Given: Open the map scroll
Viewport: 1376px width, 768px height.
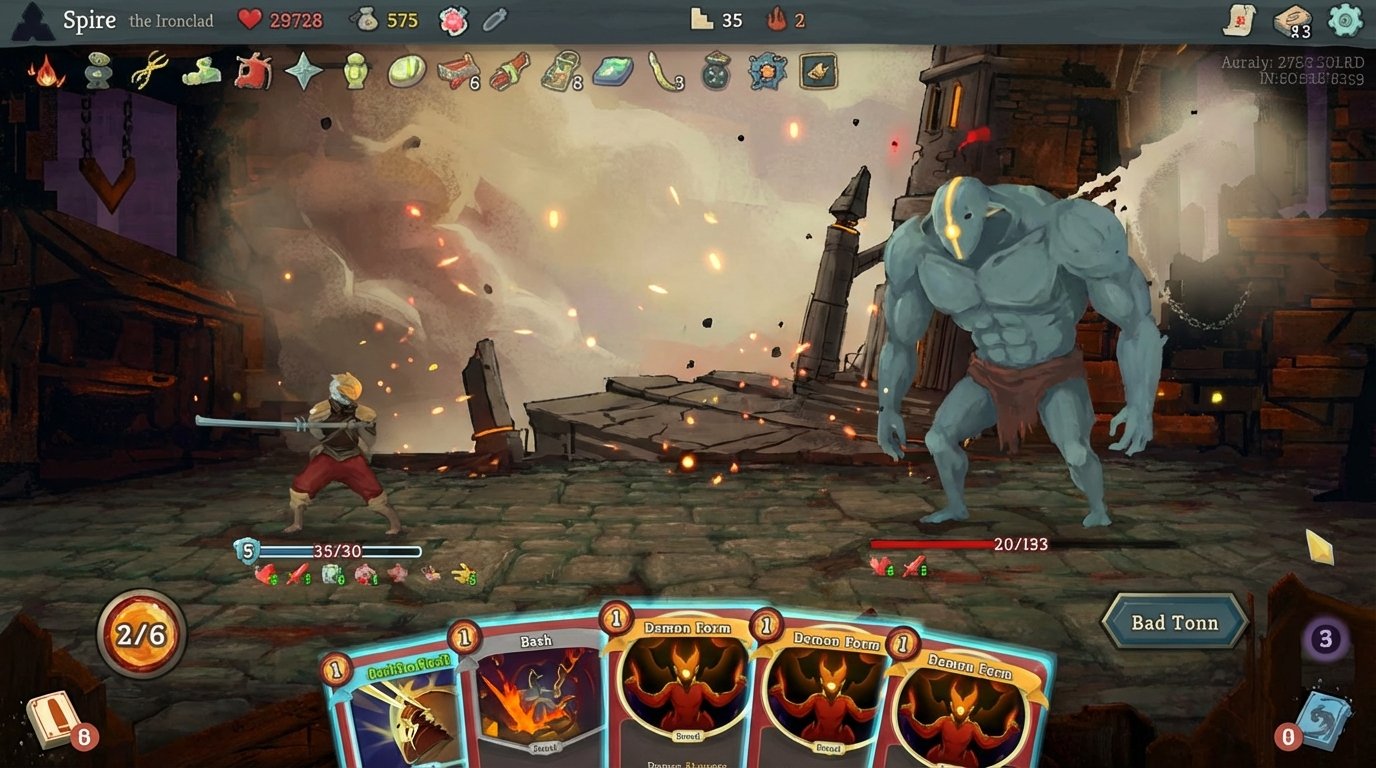Looking at the screenshot, I should (1240, 19).
